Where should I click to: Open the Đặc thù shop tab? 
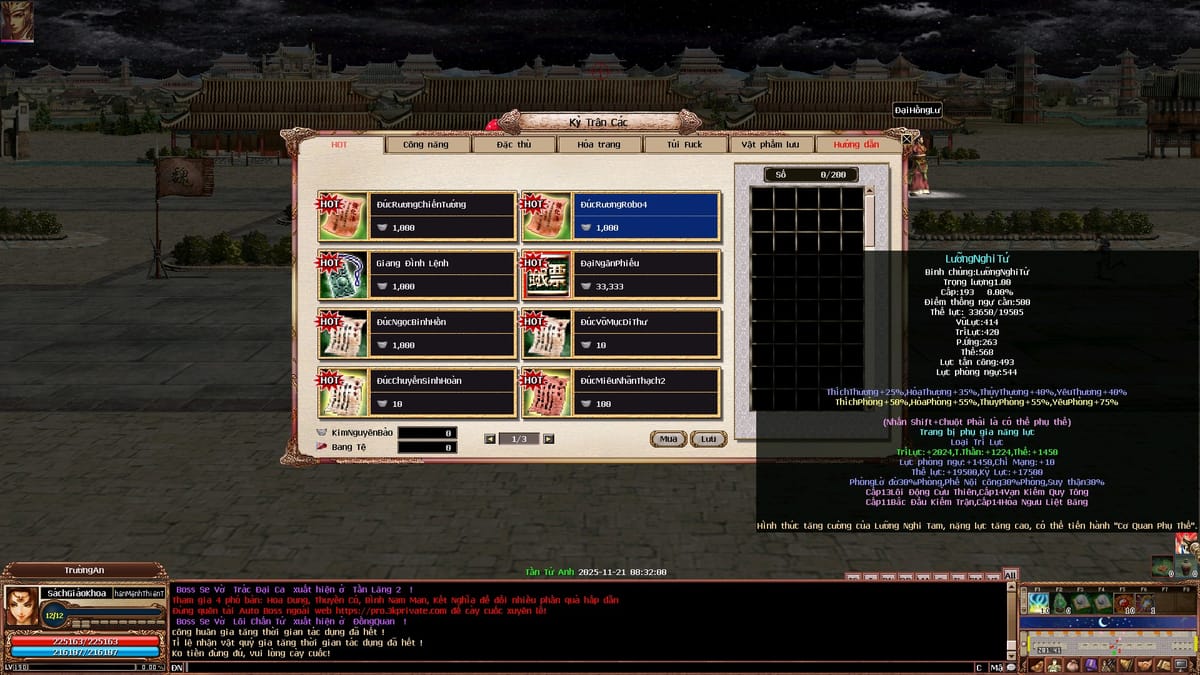pyautogui.click(x=513, y=145)
